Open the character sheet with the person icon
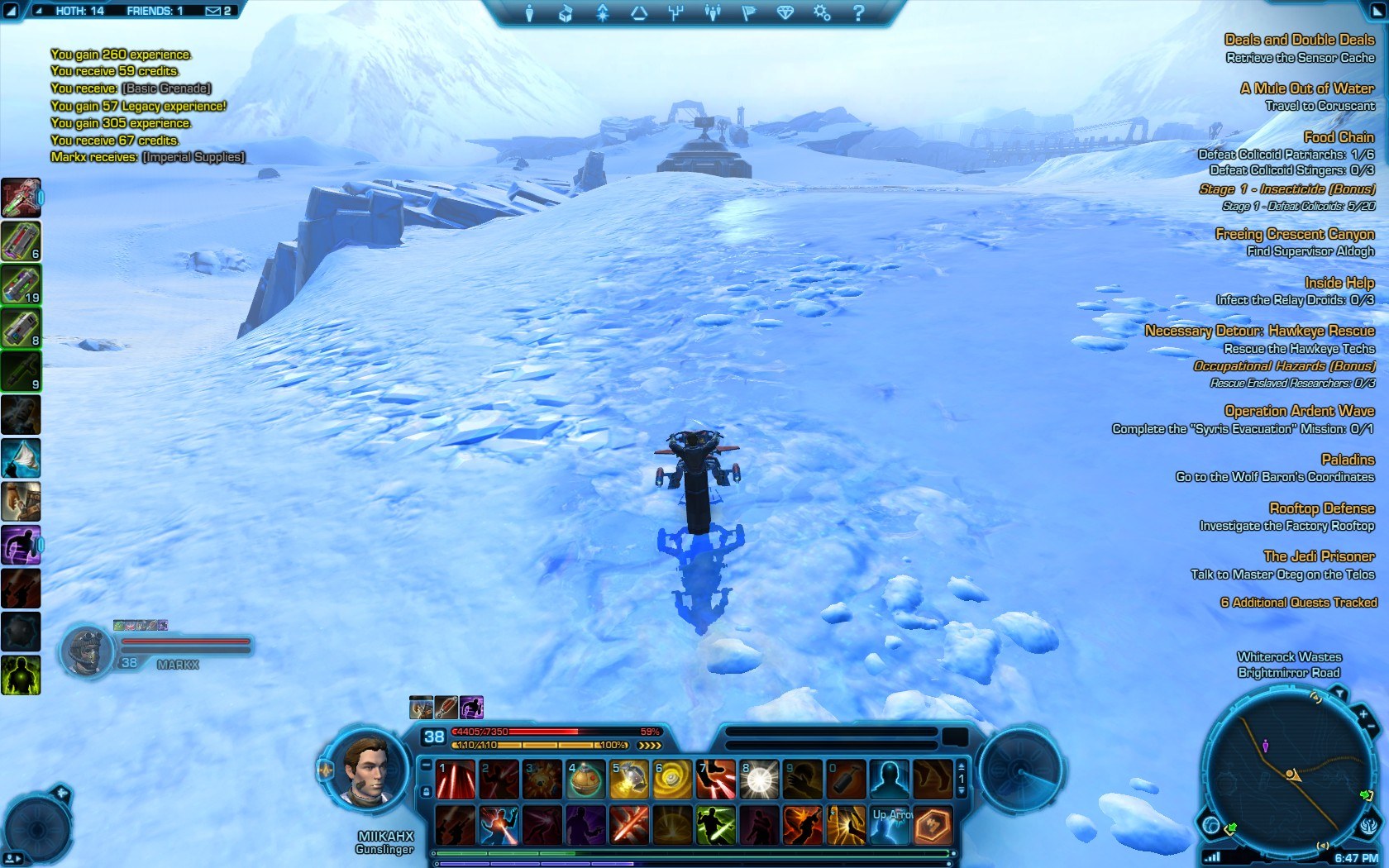The width and height of the screenshot is (1389, 868). 529,13
